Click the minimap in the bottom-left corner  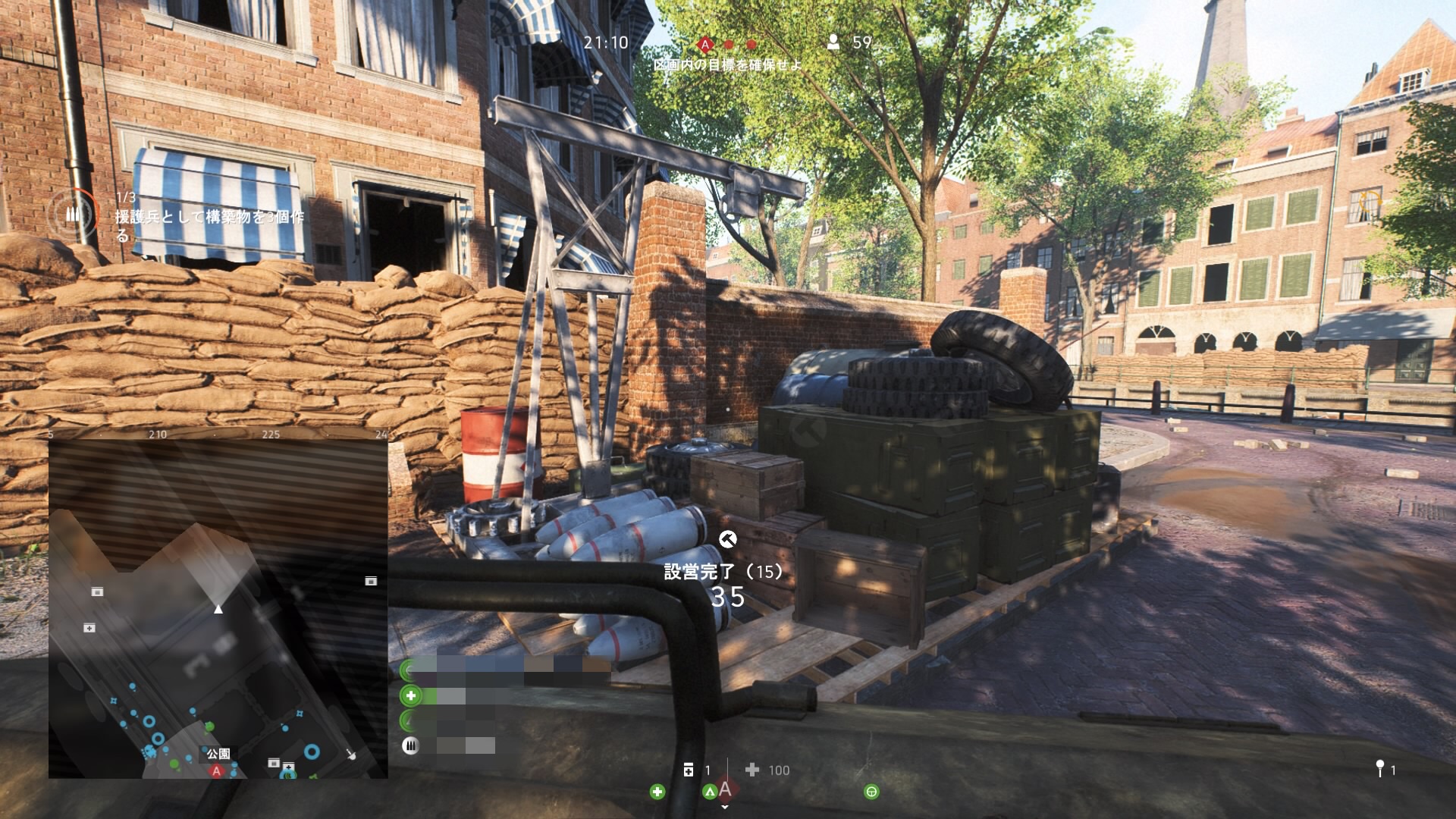click(218, 609)
